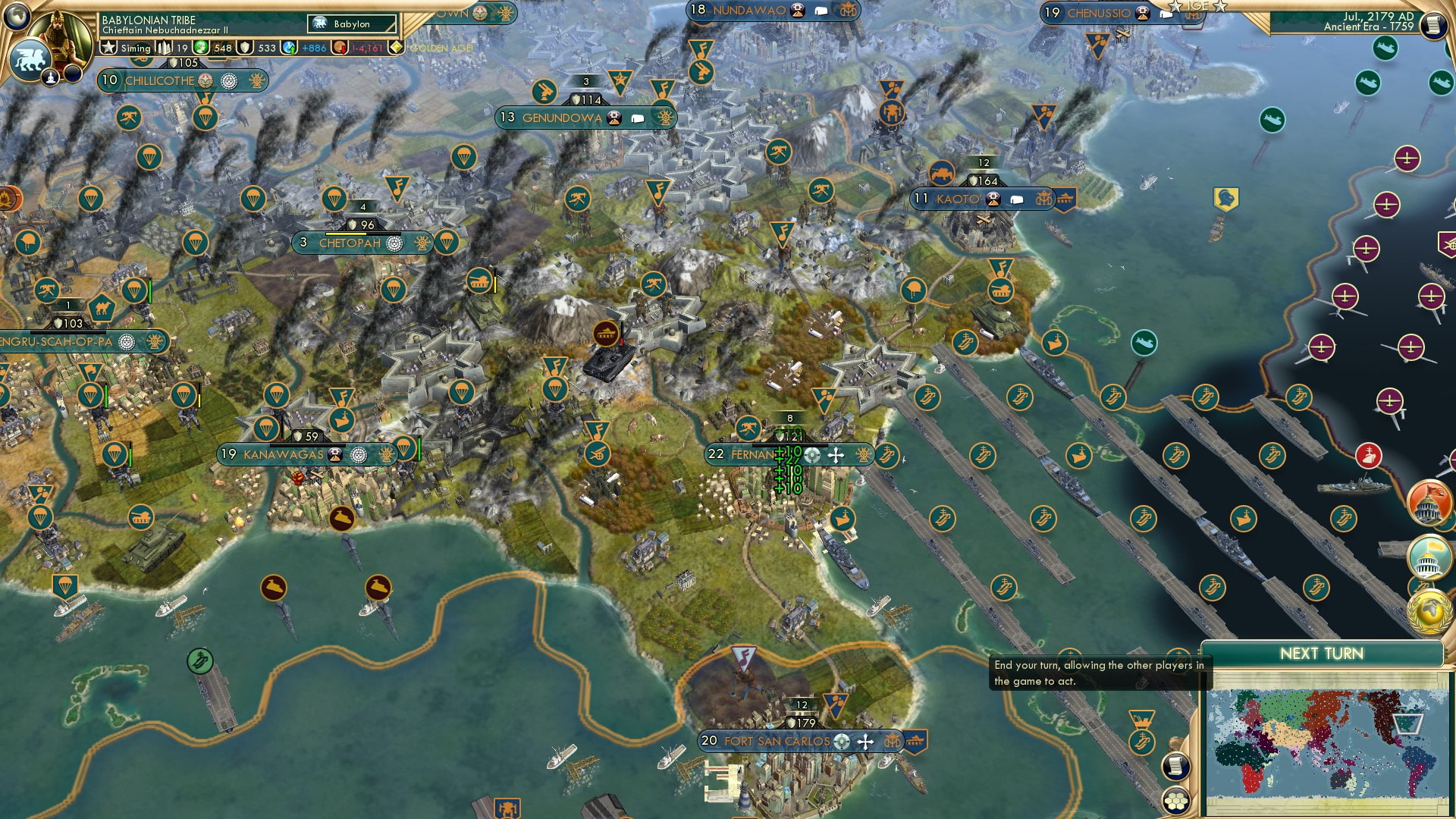
Task: Click the winged lion Babylon emblem
Action: (30, 59)
